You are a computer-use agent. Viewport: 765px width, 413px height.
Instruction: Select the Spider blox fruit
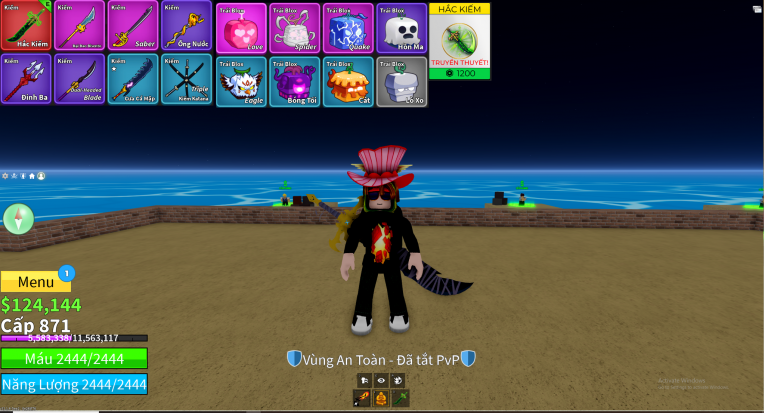[295, 27]
